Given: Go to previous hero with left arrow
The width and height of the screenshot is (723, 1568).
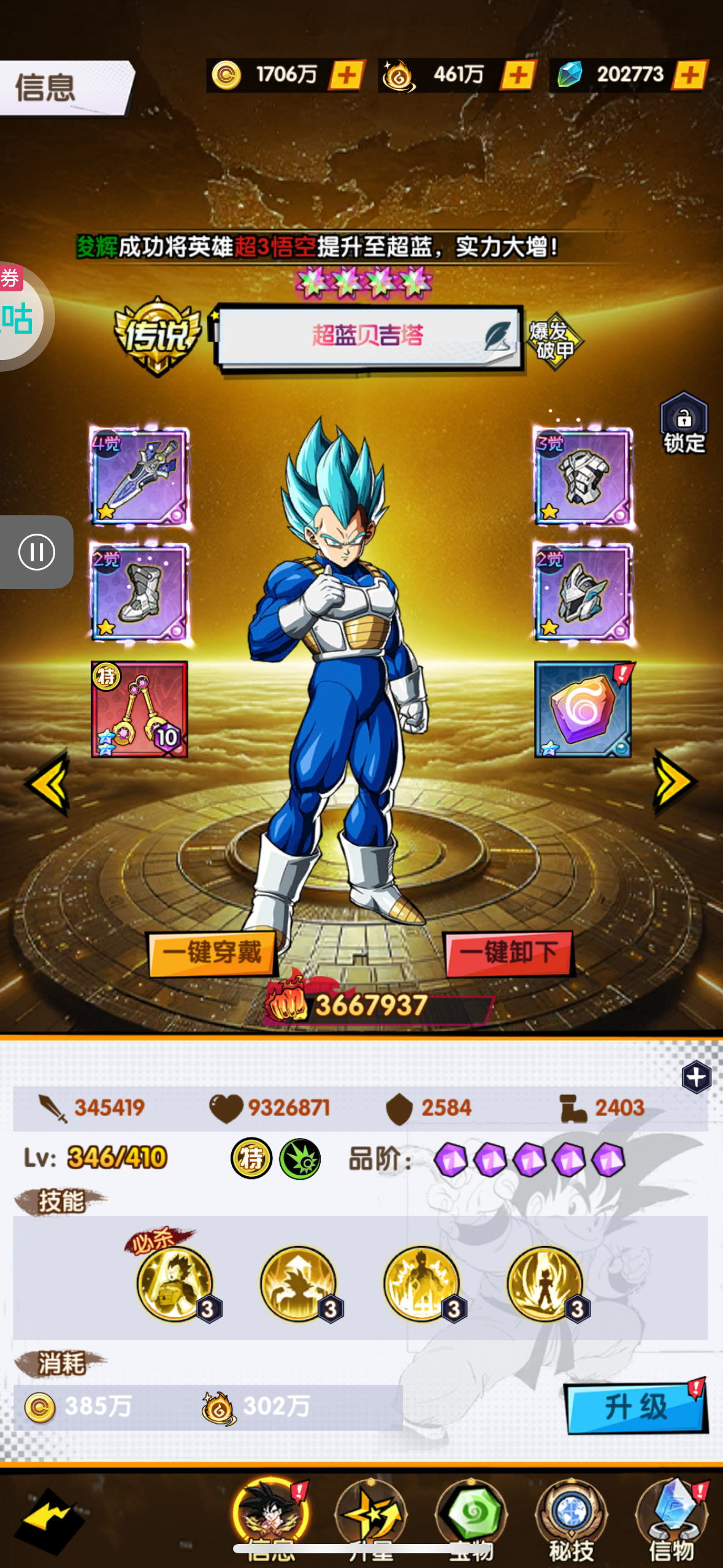Looking at the screenshot, I should tap(48, 782).
